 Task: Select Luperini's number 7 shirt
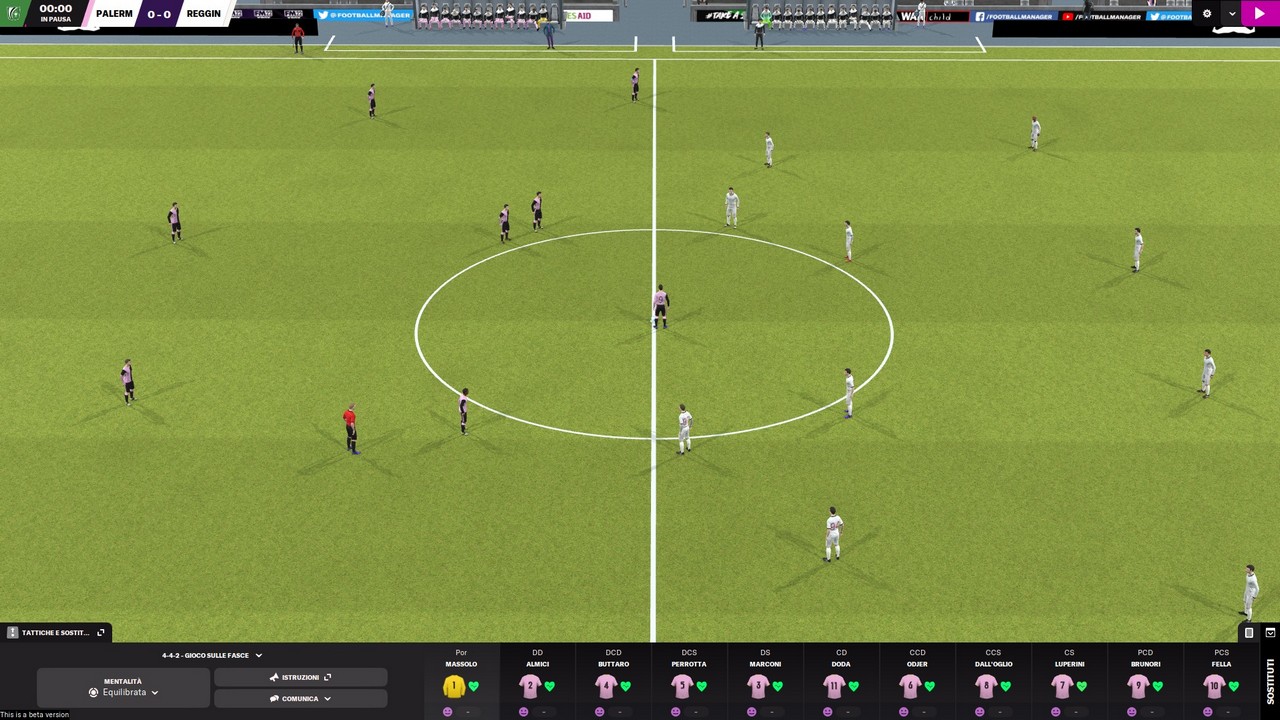coord(1062,686)
